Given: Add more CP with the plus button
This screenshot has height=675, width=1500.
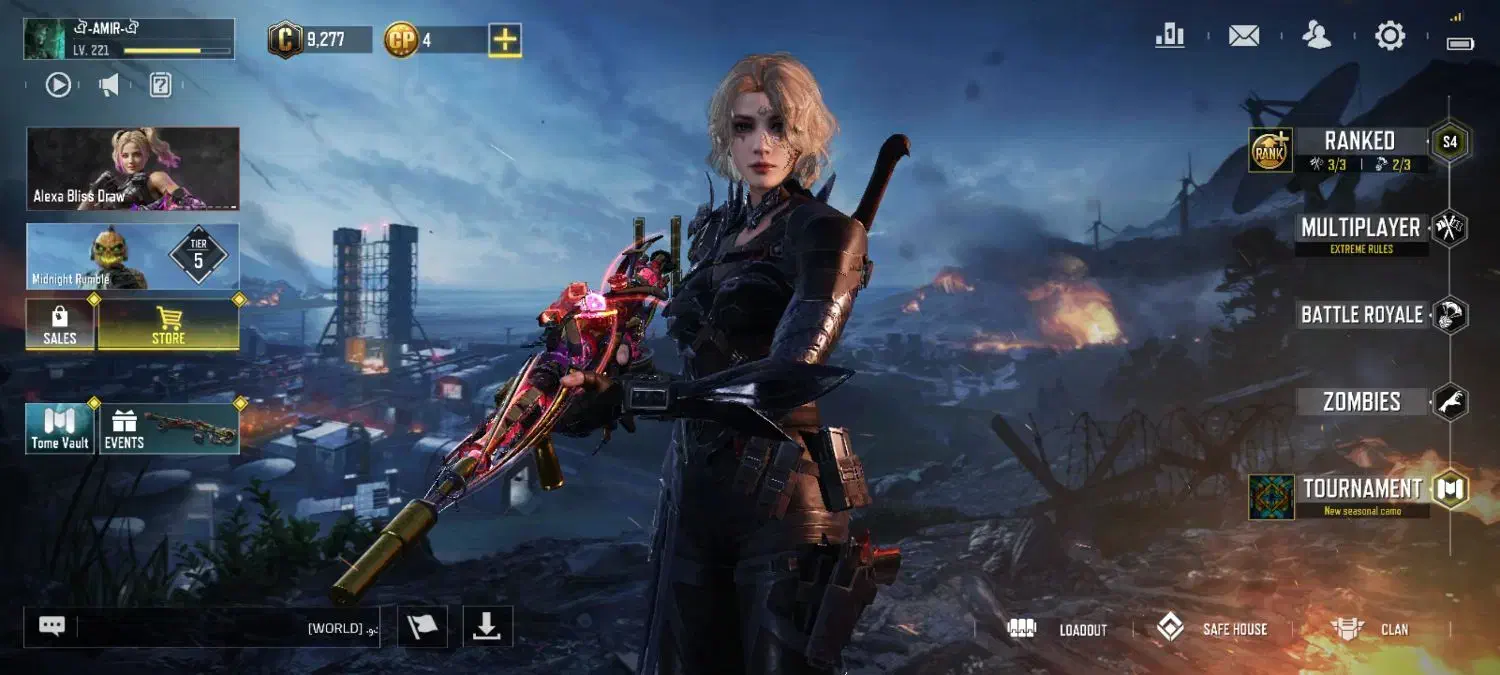Looking at the screenshot, I should point(504,40).
